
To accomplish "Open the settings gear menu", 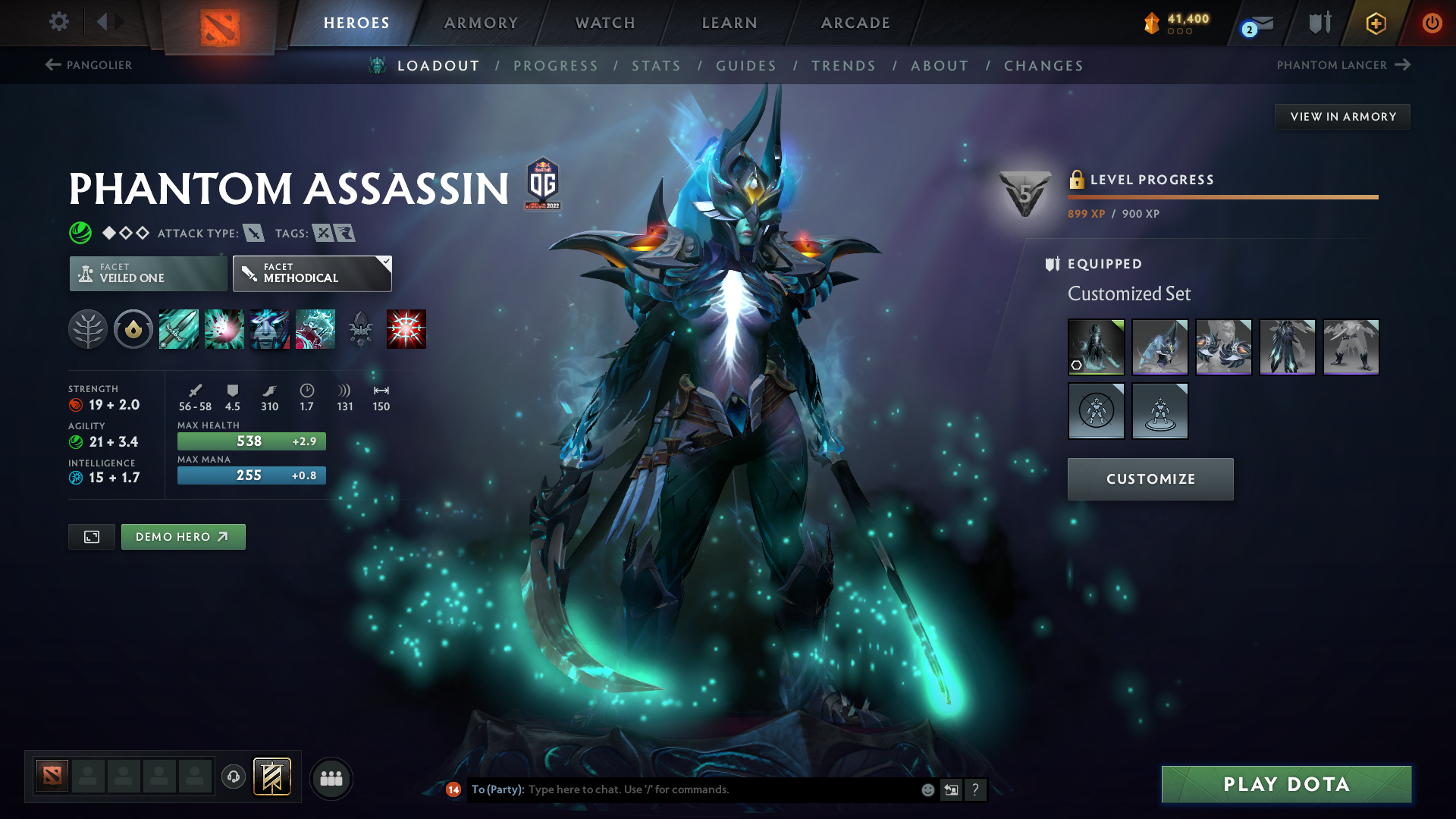I will [58, 22].
